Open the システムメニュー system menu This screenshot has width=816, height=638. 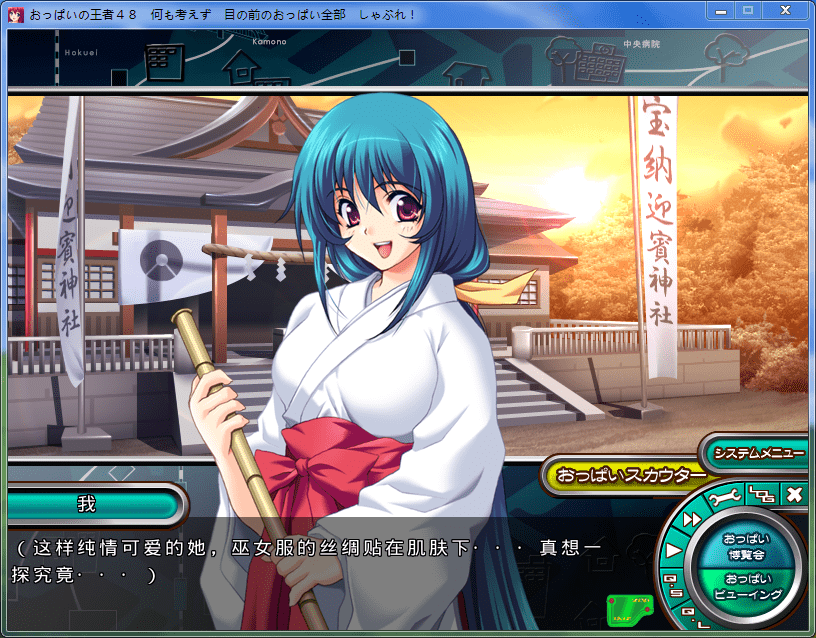758,453
